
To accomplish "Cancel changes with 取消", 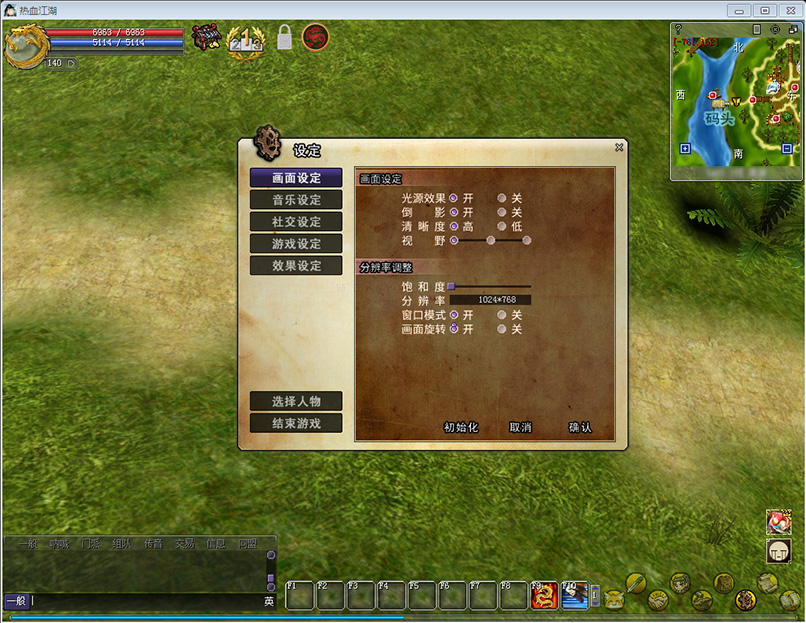I will (x=520, y=427).
